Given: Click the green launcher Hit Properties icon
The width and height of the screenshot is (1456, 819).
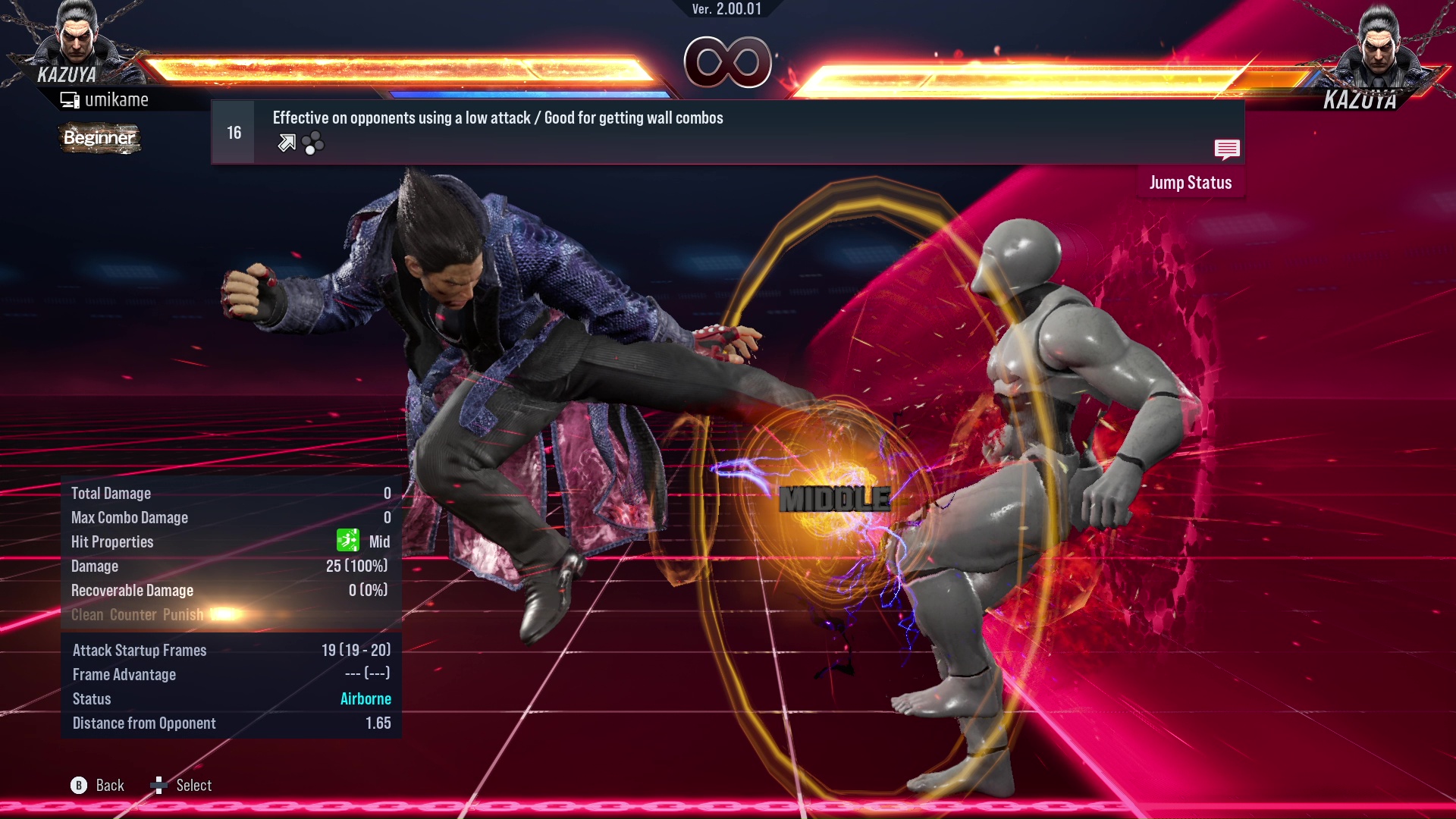Looking at the screenshot, I should [x=347, y=541].
